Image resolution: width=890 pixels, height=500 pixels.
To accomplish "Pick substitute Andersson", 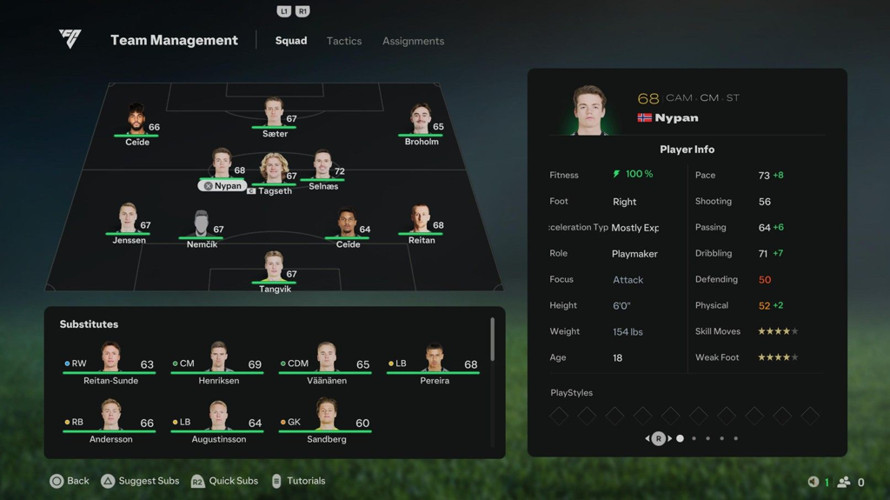I will 110,421.
